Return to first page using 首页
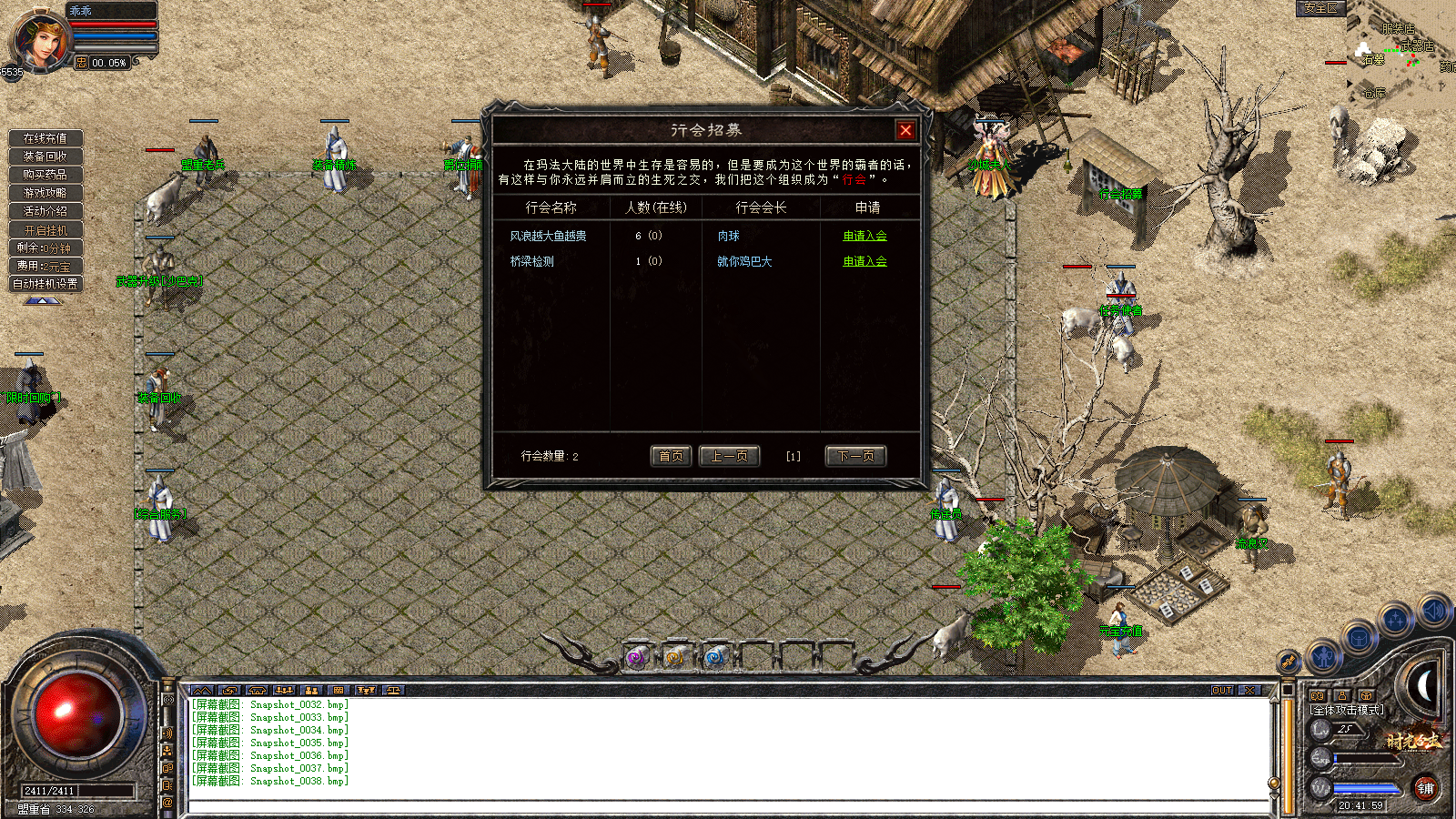The image size is (1456, 819). coord(671,456)
